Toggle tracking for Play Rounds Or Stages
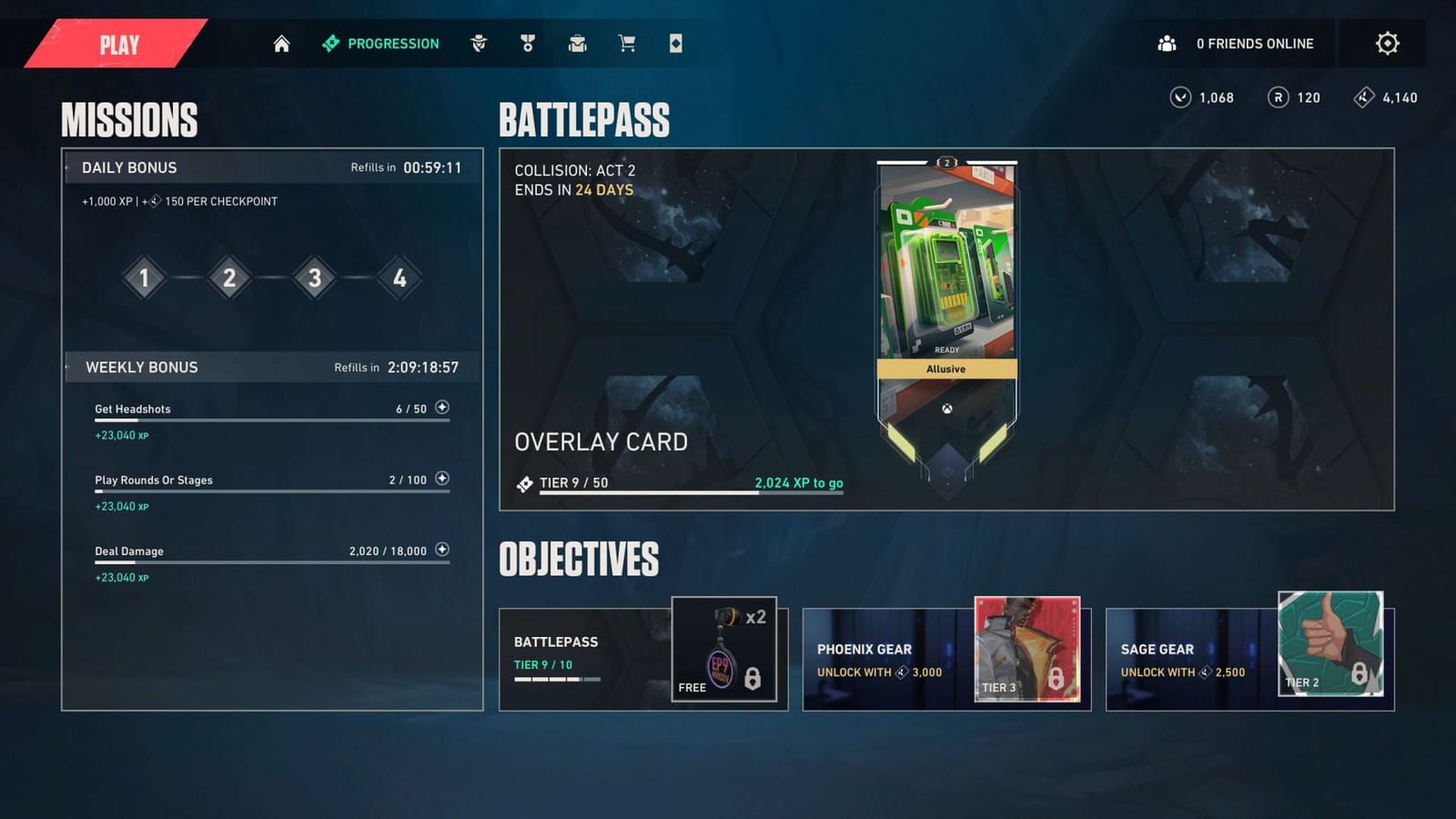1456x819 pixels. [x=442, y=479]
